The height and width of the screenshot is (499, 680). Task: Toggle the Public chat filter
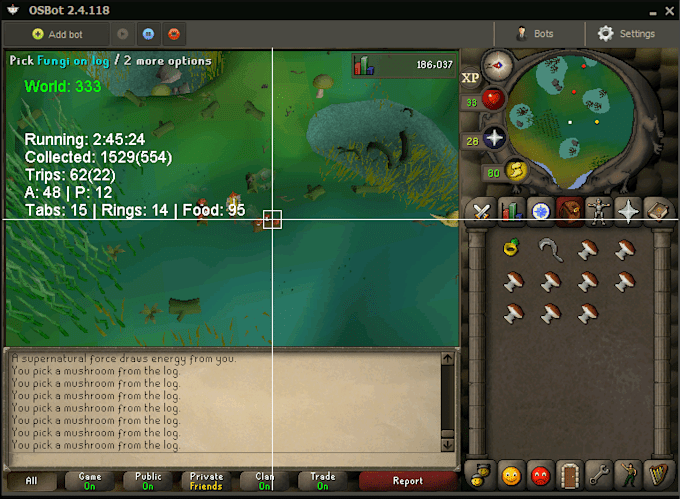click(148, 481)
